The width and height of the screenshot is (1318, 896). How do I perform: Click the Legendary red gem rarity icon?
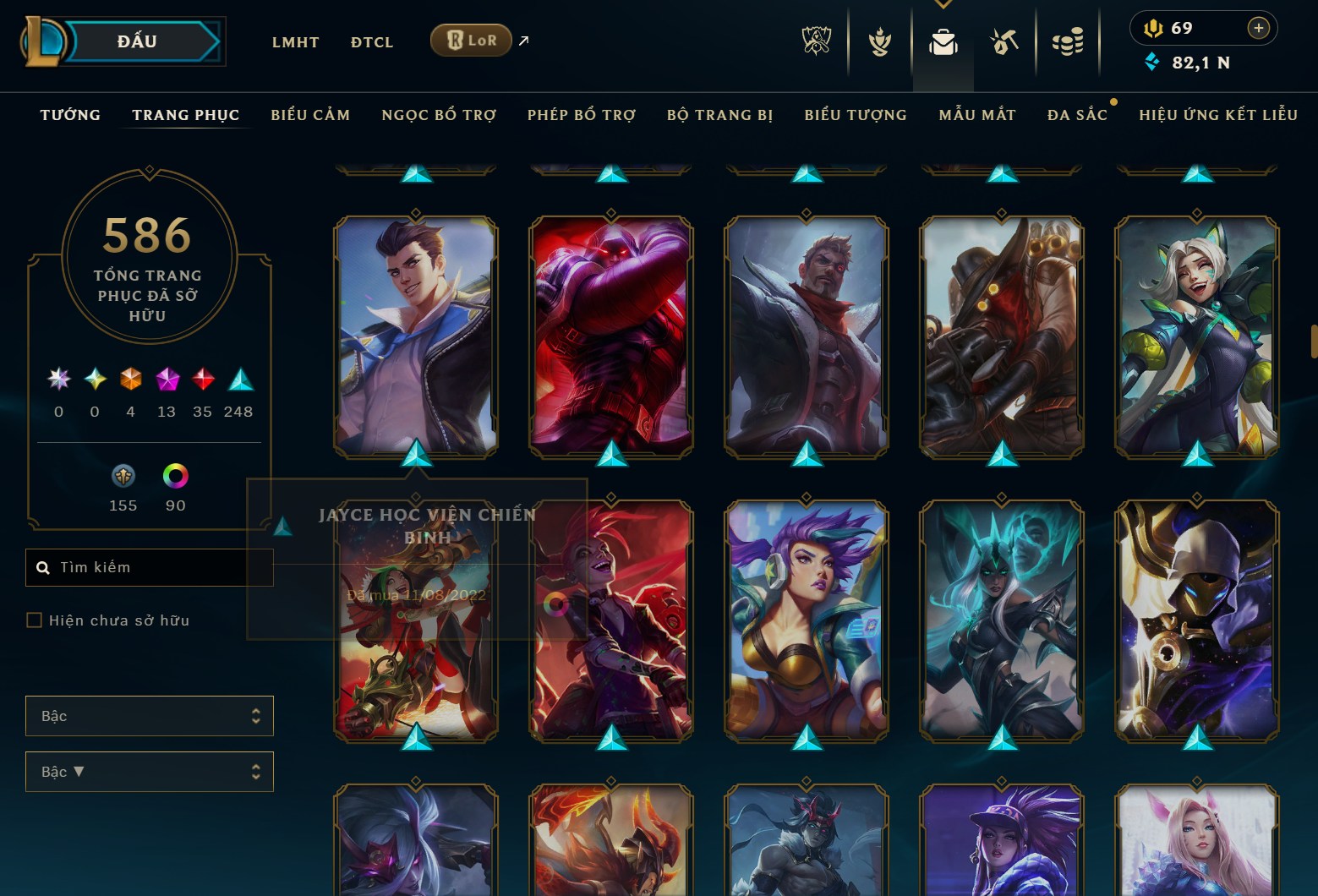coord(201,378)
